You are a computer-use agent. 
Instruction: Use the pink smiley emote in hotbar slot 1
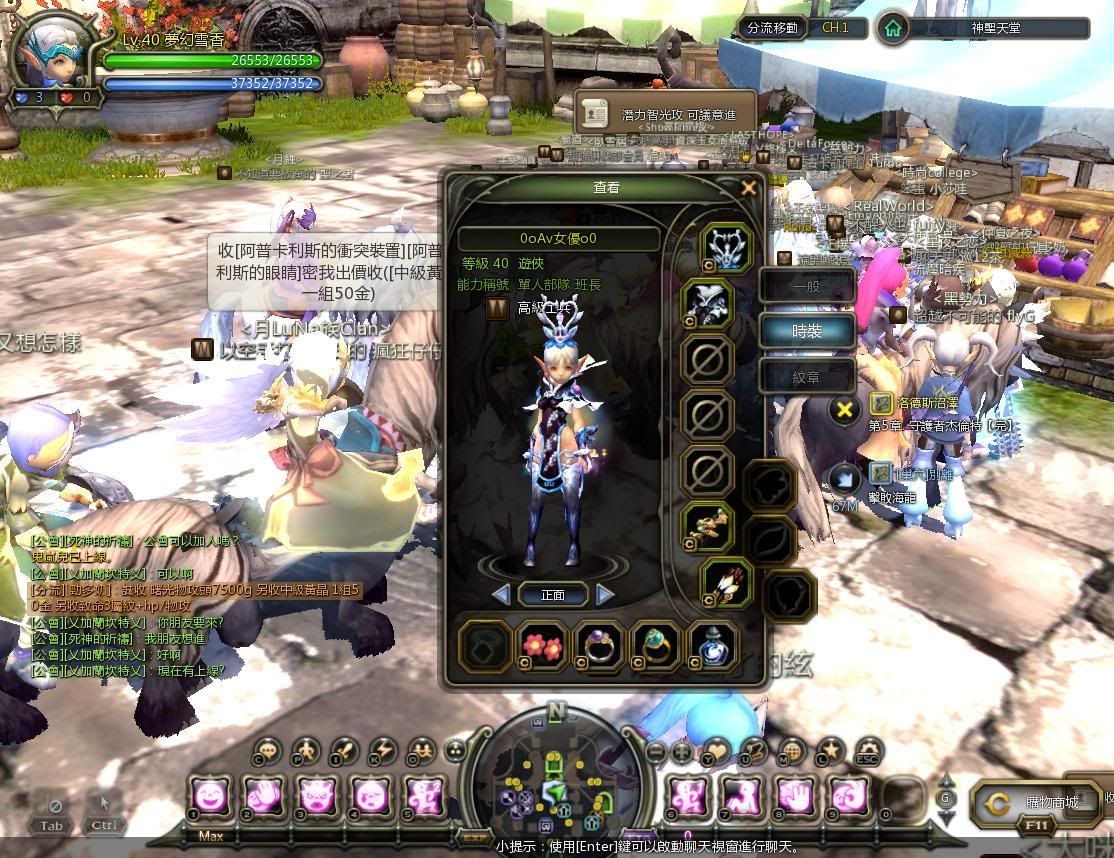click(210, 797)
